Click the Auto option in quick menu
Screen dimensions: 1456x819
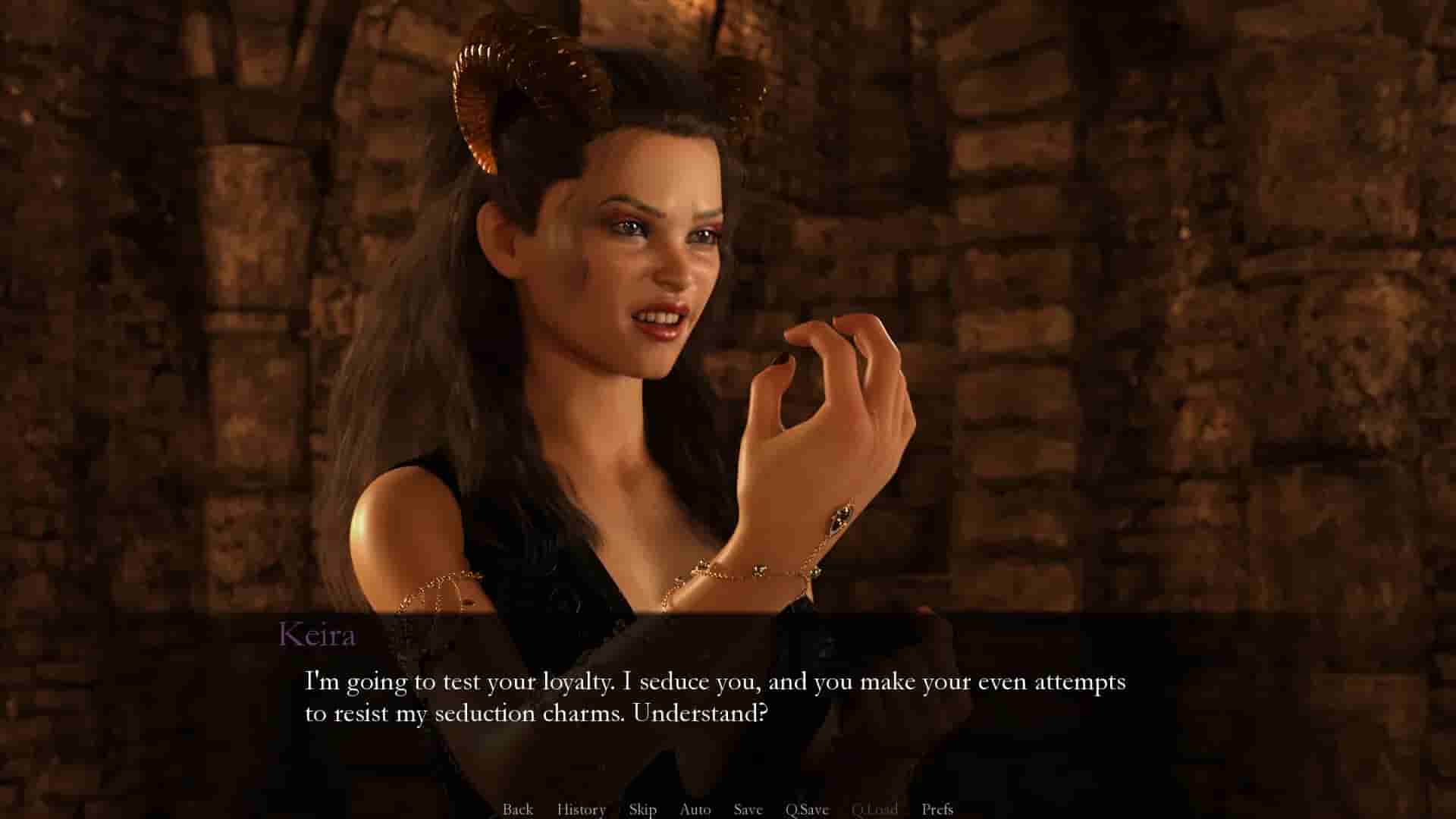coord(695,809)
